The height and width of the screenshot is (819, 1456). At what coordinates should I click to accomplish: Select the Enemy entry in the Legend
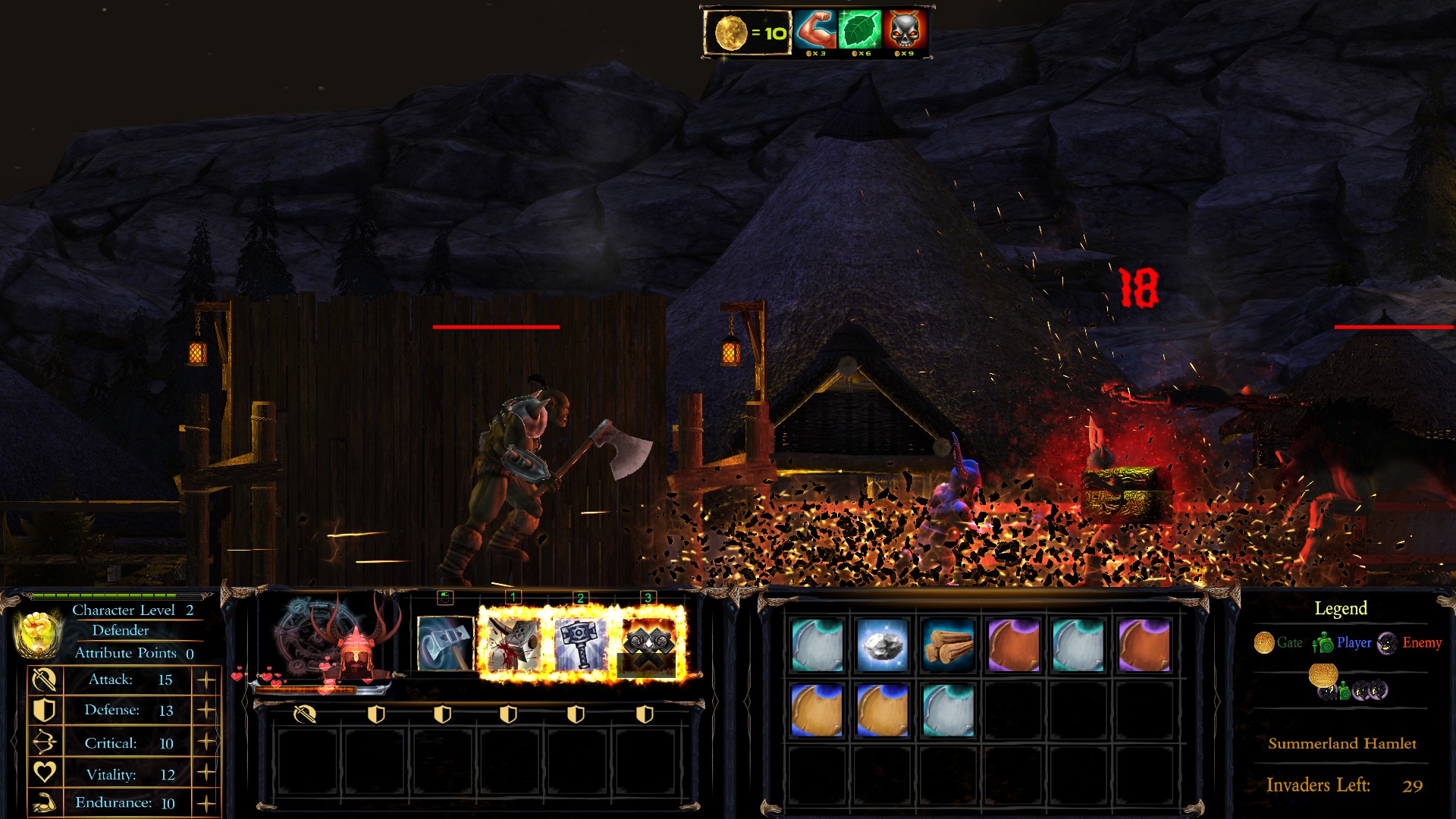coord(1410,643)
